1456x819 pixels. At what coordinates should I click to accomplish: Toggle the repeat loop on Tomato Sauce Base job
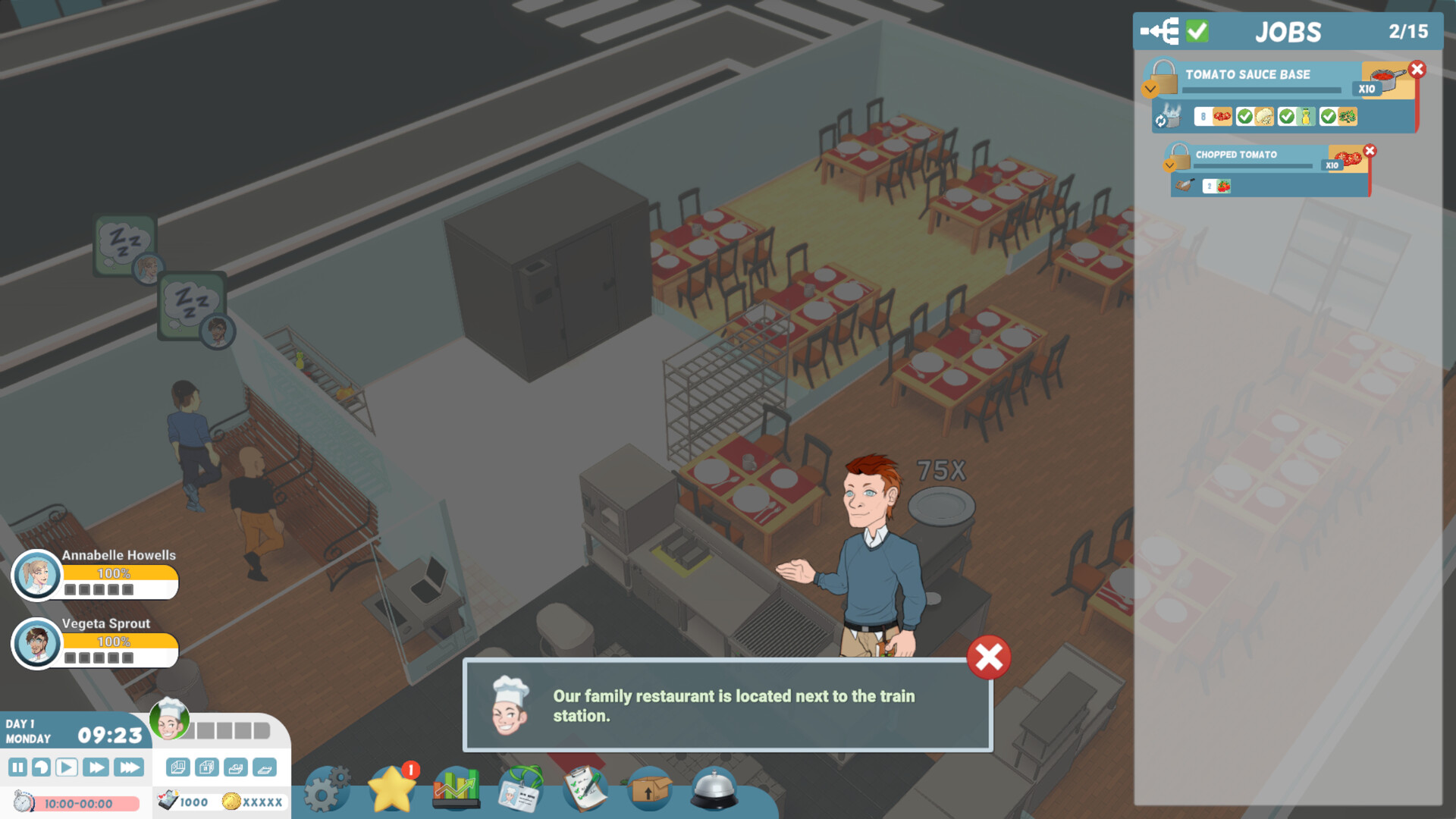tap(1160, 120)
